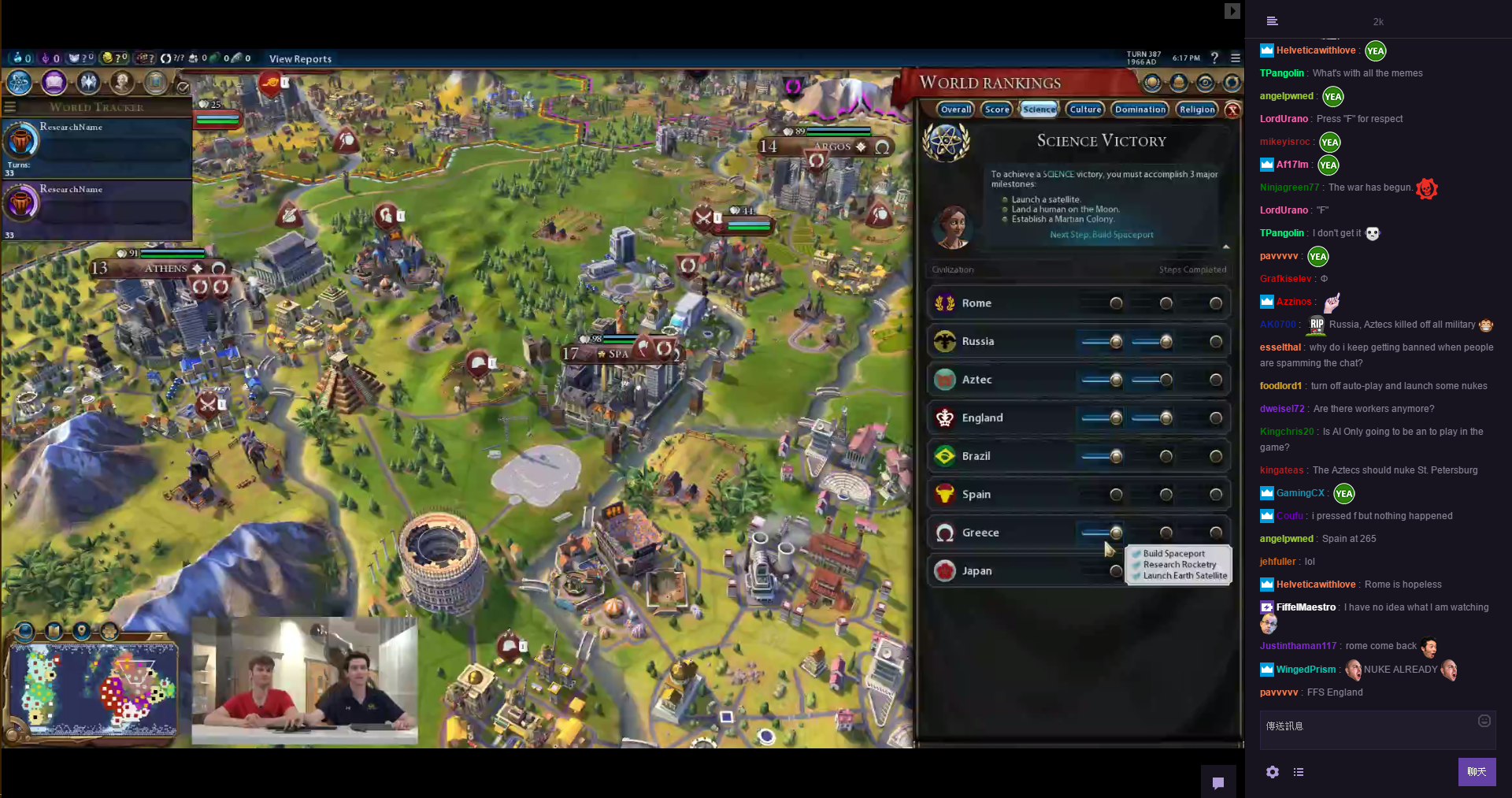
Task: Switch to the Overall rankings tab
Action: (956, 109)
